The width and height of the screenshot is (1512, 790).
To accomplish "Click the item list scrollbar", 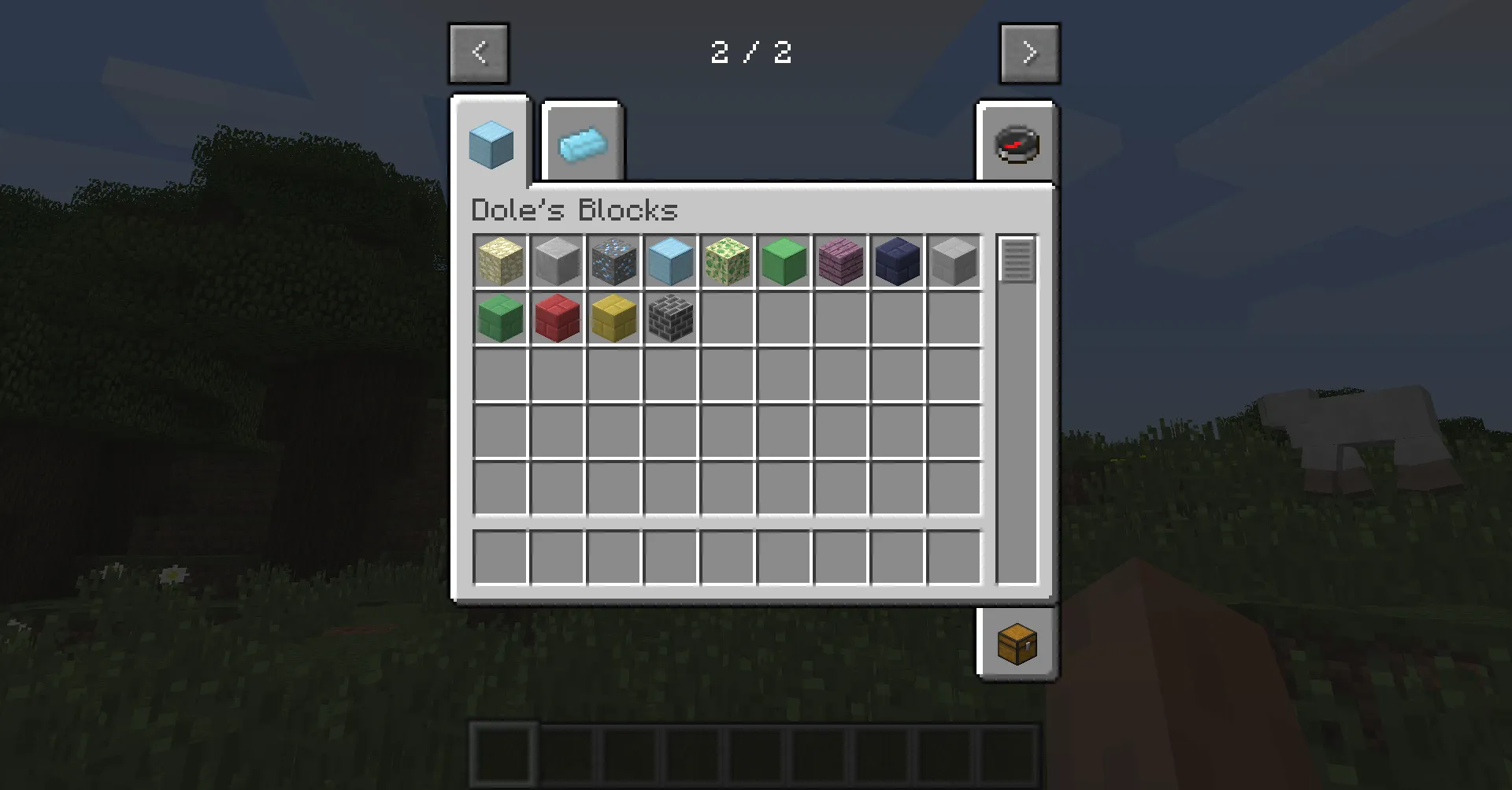I will [1018, 260].
